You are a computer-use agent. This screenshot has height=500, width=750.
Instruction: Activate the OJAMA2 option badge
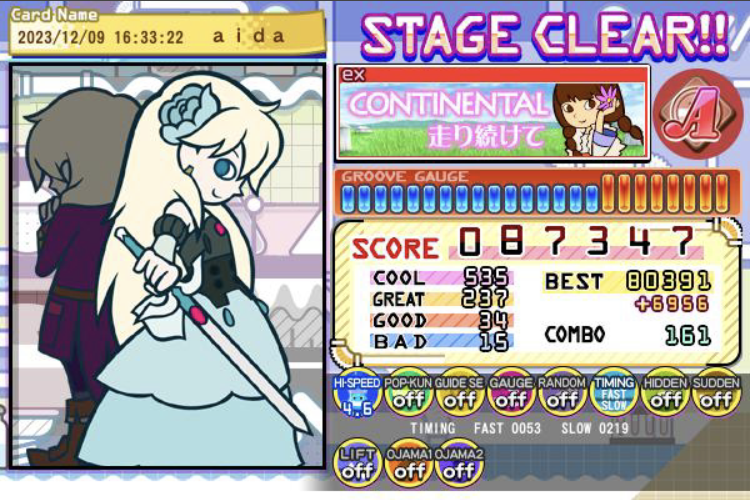click(460, 464)
